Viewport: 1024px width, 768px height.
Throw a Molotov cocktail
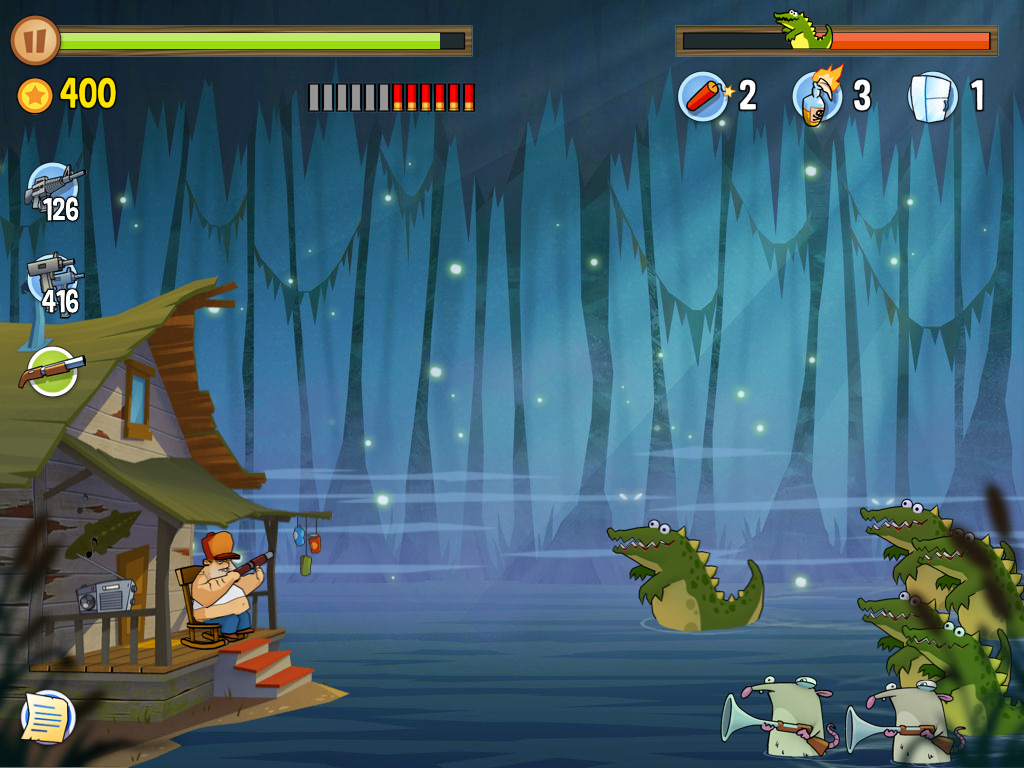coord(817,95)
